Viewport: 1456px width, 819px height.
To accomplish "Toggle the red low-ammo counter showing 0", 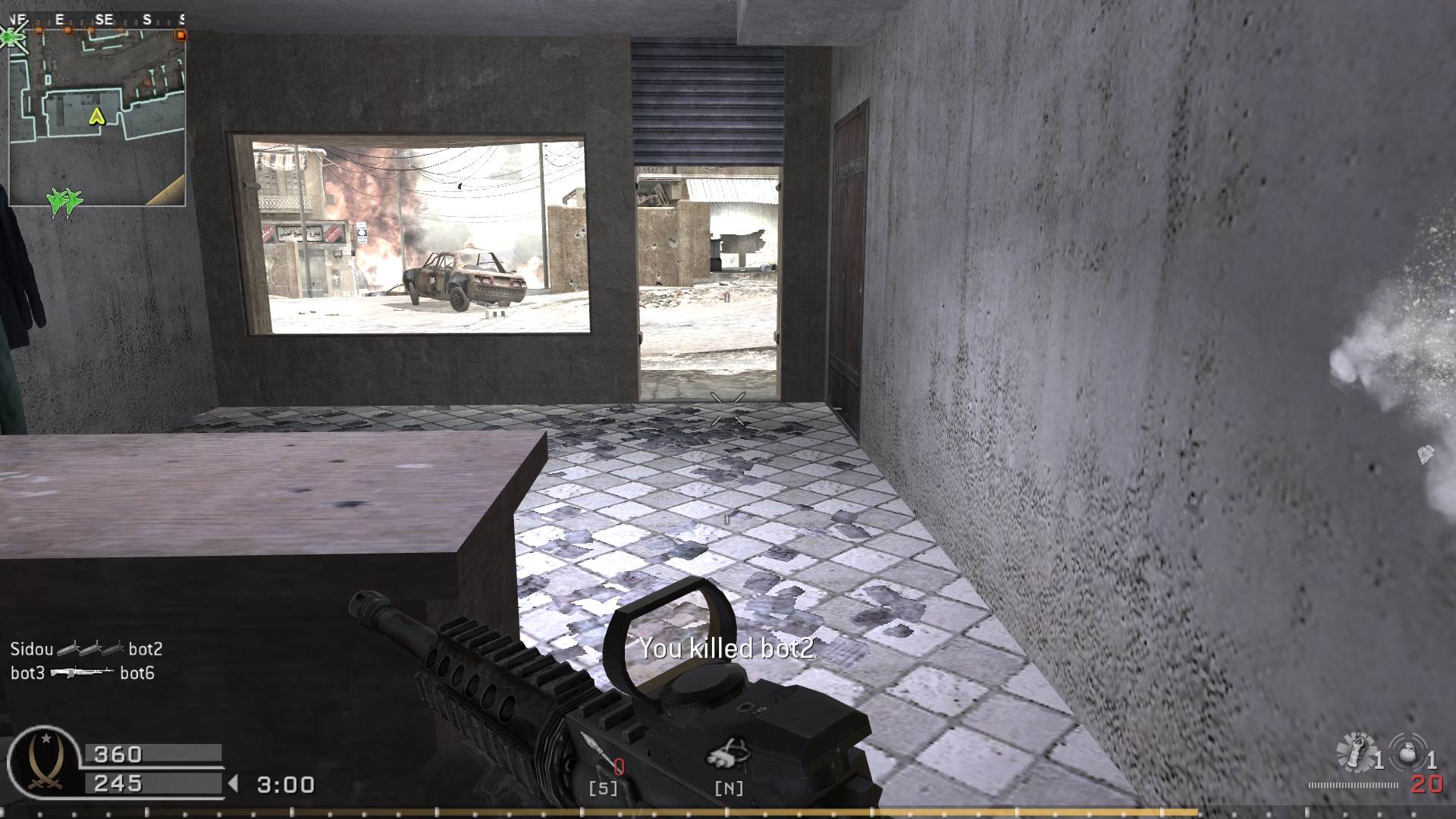I will (618, 766).
